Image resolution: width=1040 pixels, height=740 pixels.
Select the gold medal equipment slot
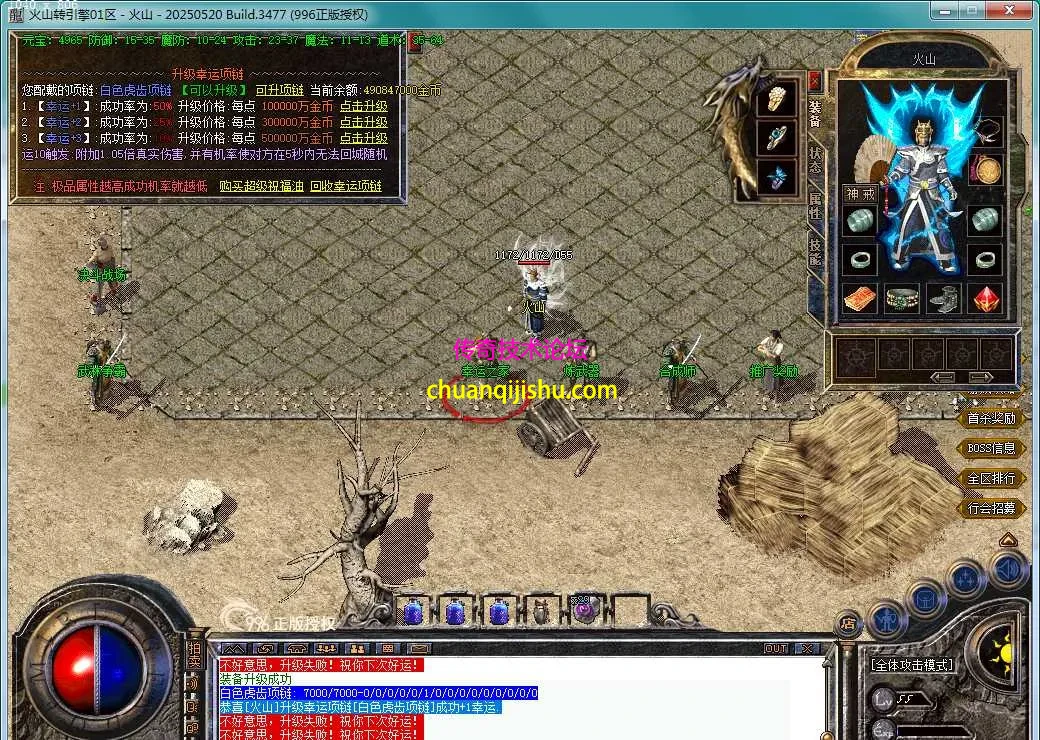point(987,170)
